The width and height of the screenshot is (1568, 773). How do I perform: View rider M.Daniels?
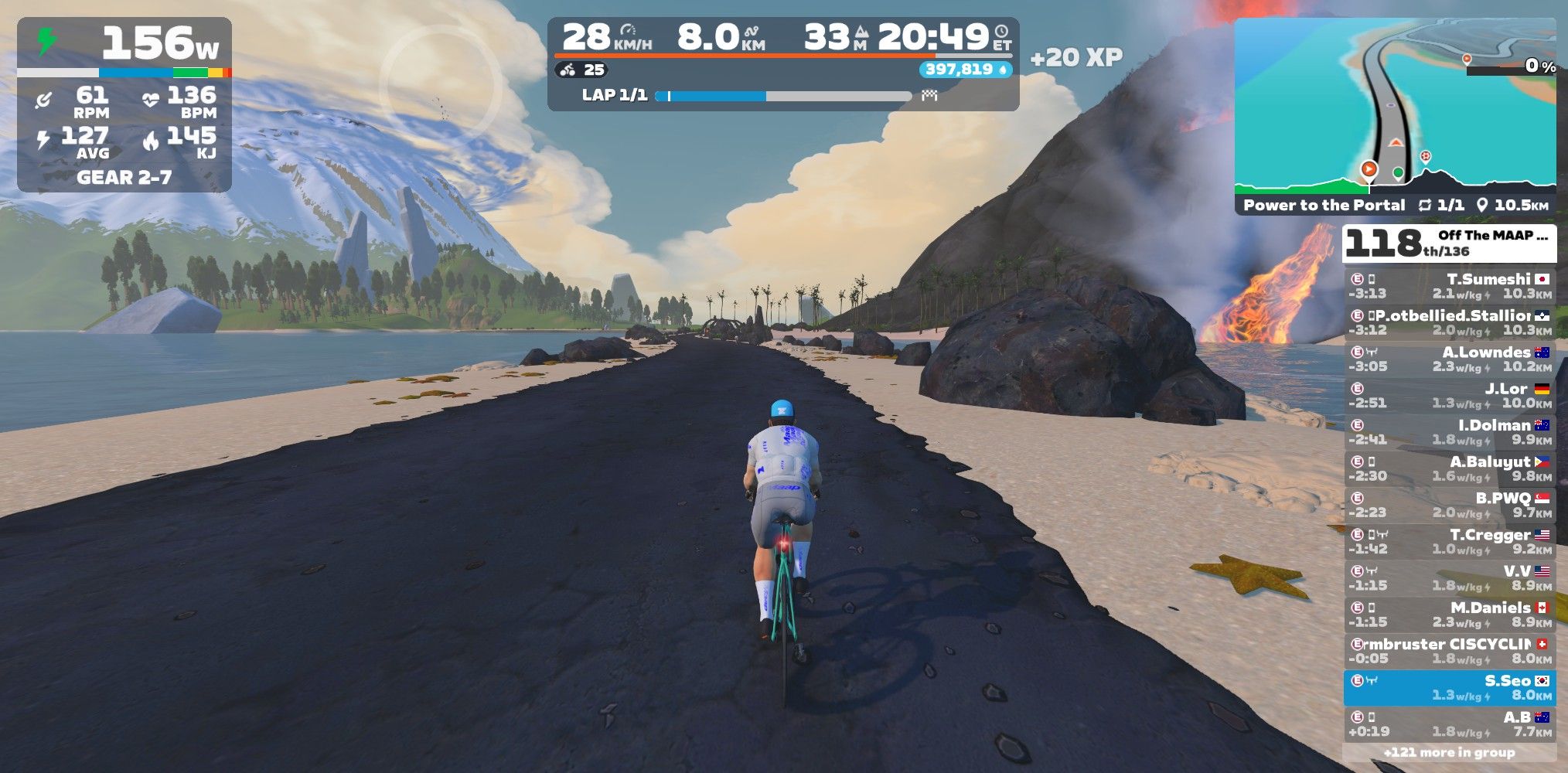(x=1449, y=615)
